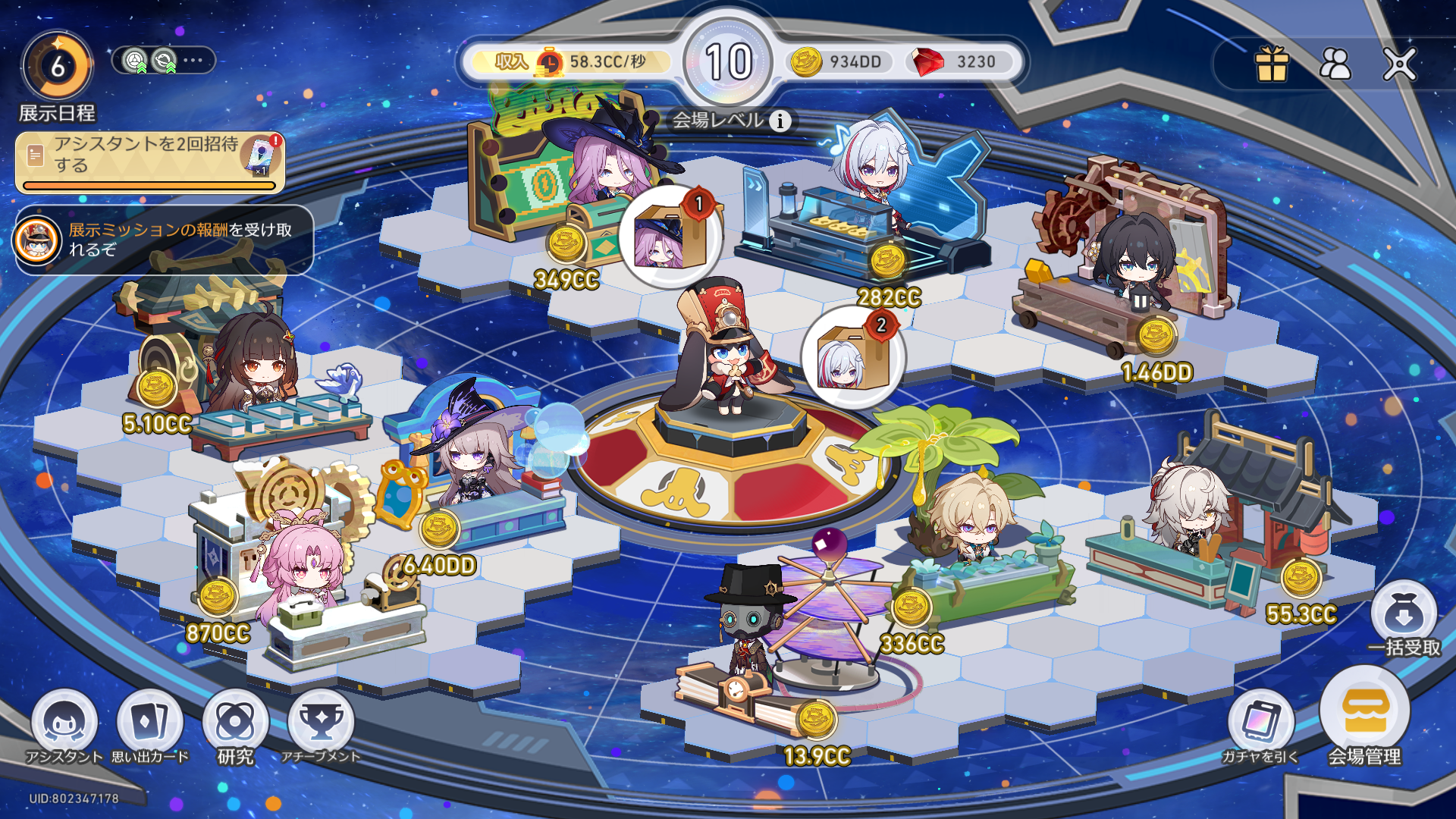Image resolution: width=1456 pixels, height=819 pixels.
Task: Collect the 349CC coin
Action: point(566,244)
